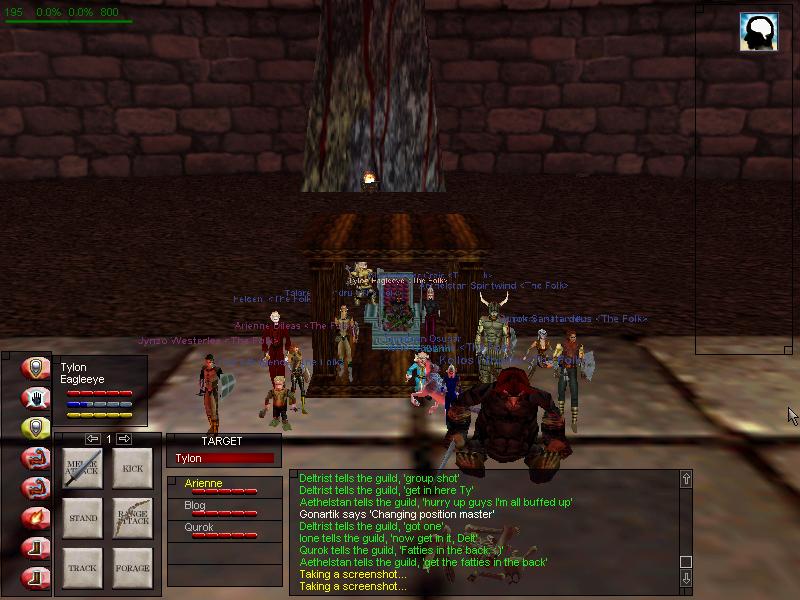Activate the Forage skill button

click(x=132, y=567)
